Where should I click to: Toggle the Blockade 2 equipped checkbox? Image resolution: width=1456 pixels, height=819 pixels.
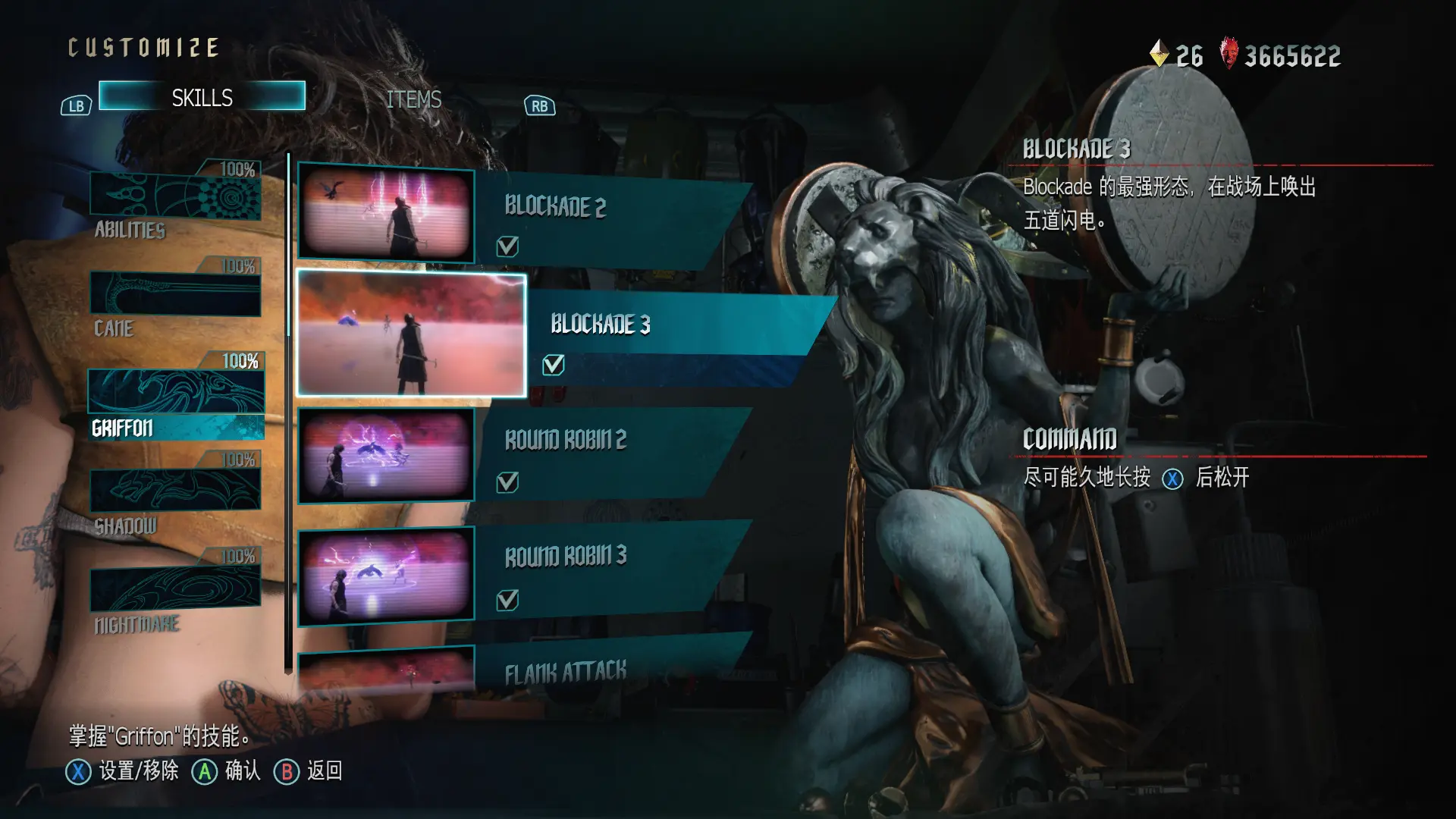point(507,246)
